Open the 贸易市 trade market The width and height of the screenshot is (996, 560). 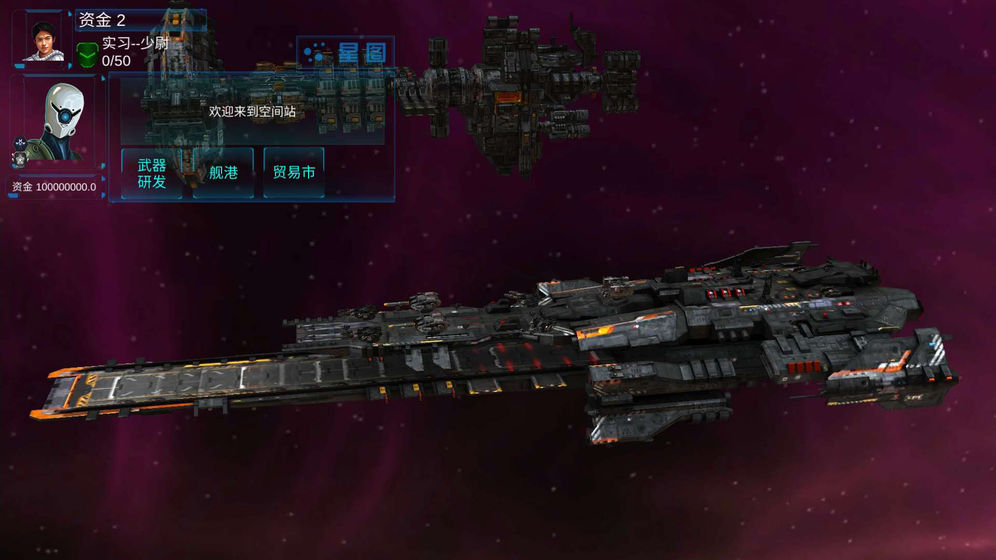click(x=294, y=173)
